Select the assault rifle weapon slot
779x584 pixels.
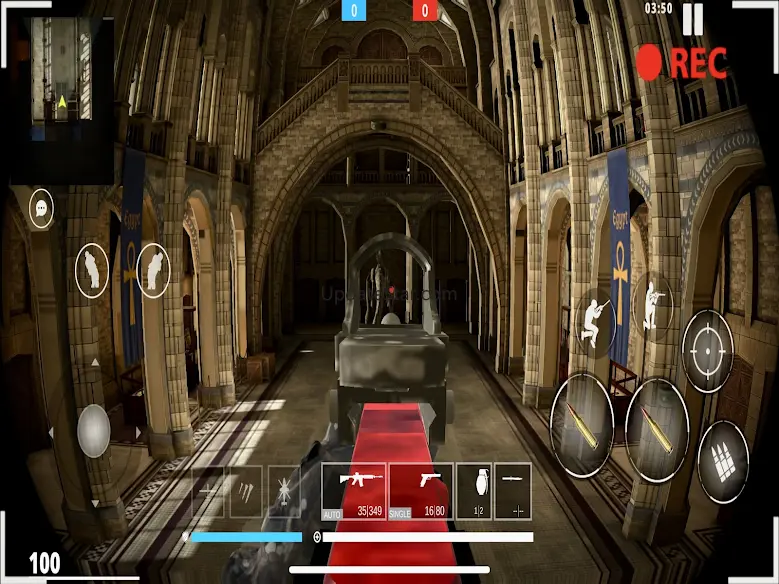click(x=353, y=491)
